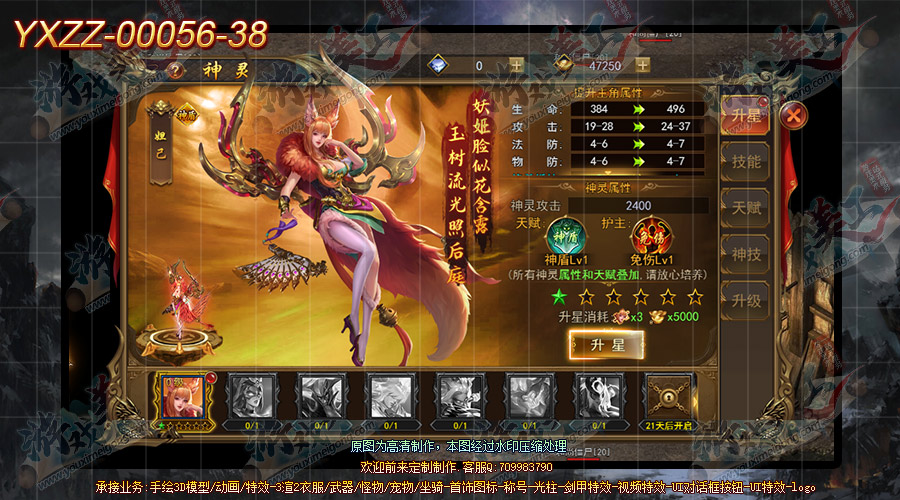Viewport: 900px width, 500px height.
Task: View the 神盾Lv1 talent icon
Action: coord(561,241)
